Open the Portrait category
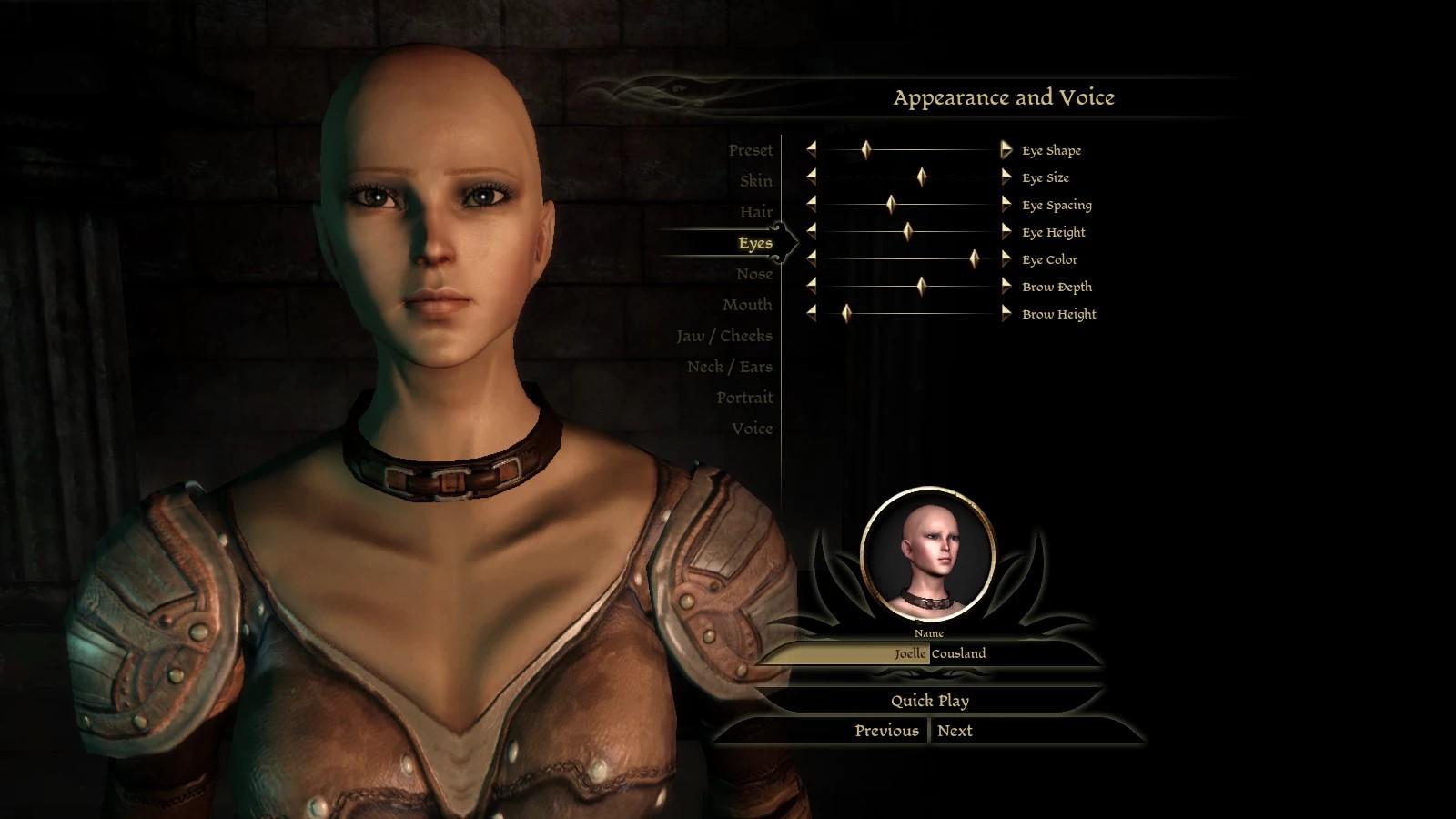The image size is (1456, 819). [x=744, y=398]
